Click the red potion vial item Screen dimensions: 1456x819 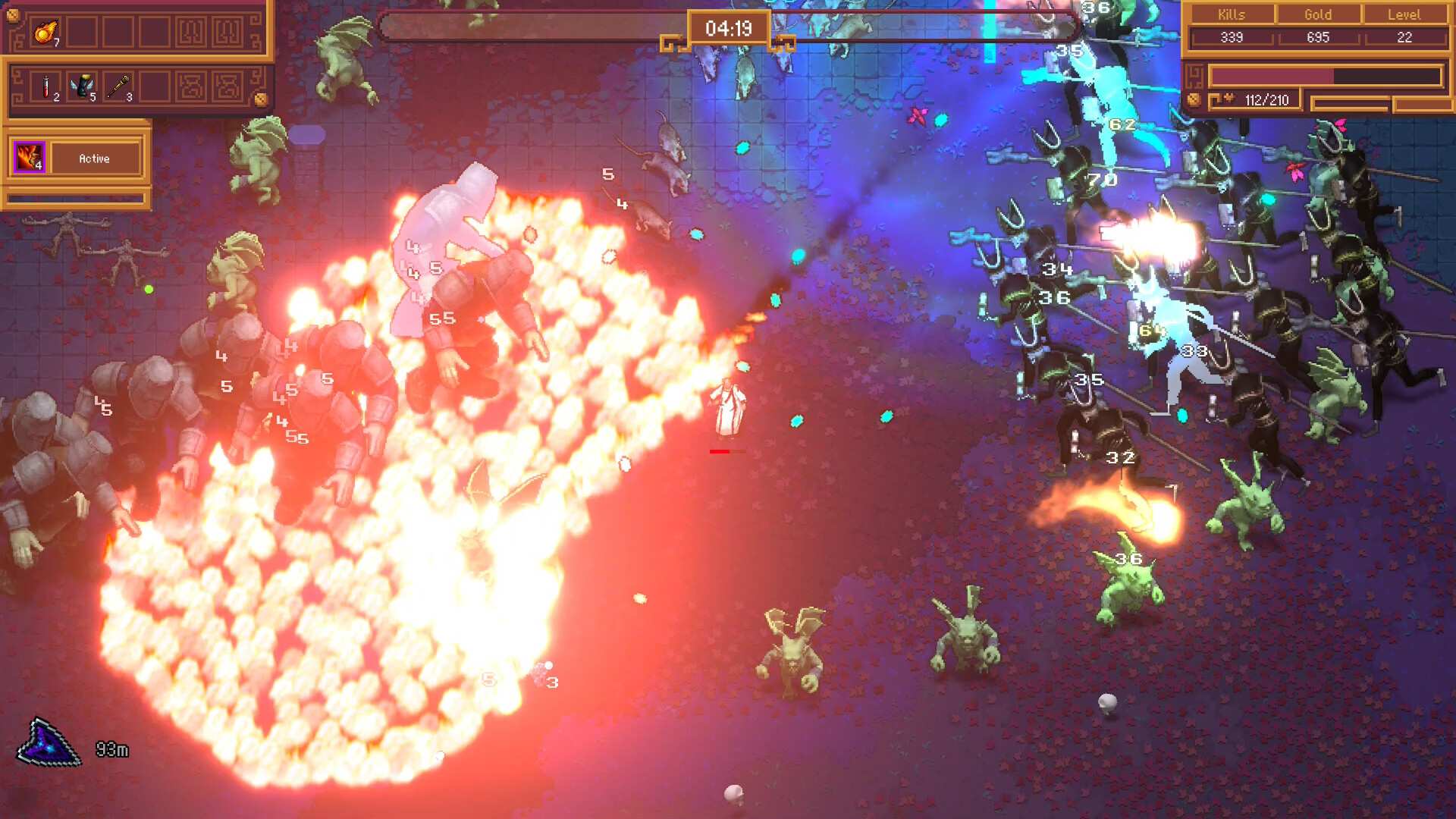tap(46, 86)
